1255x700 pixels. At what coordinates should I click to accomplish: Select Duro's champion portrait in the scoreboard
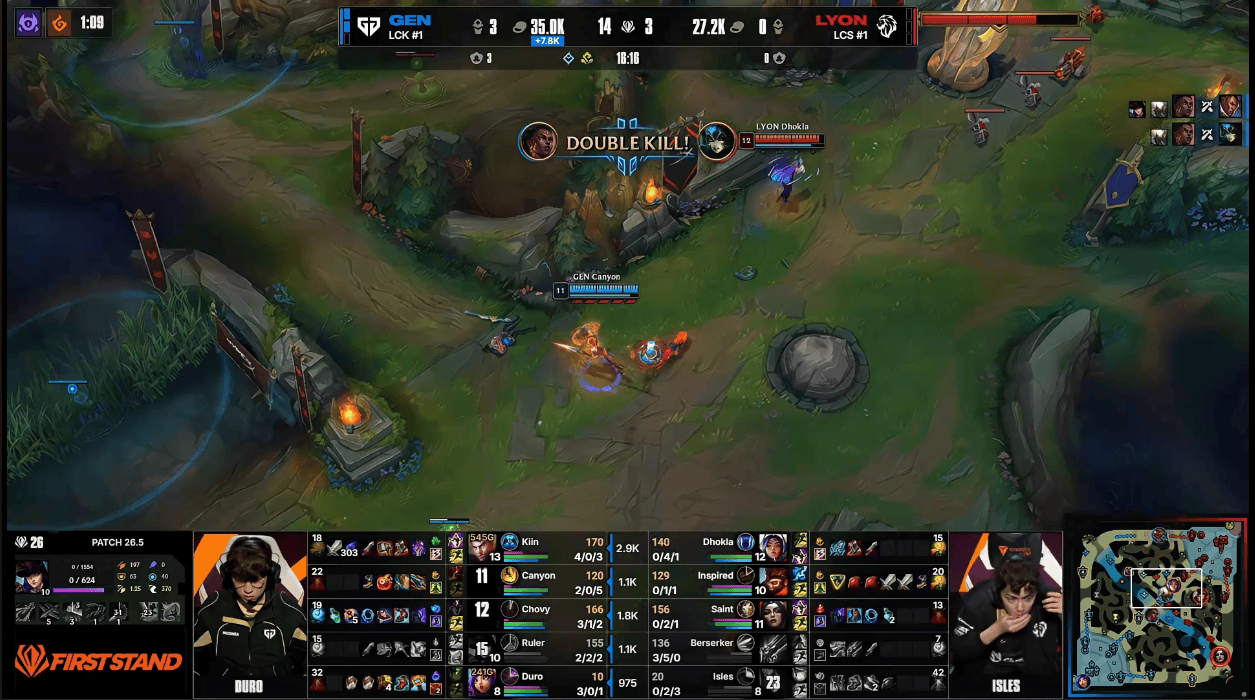pyautogui.click(x=482, y=682)
